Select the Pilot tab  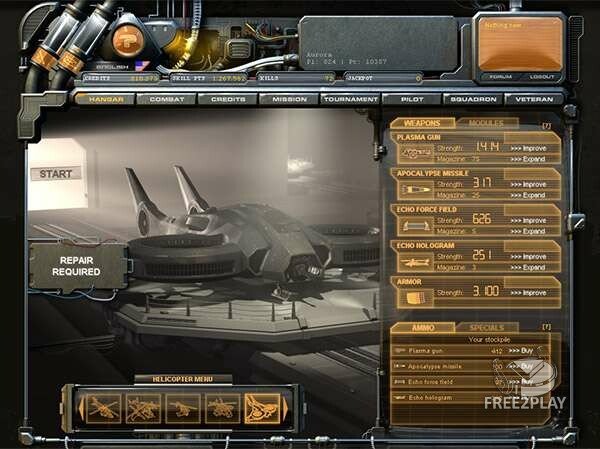[412, 99]
